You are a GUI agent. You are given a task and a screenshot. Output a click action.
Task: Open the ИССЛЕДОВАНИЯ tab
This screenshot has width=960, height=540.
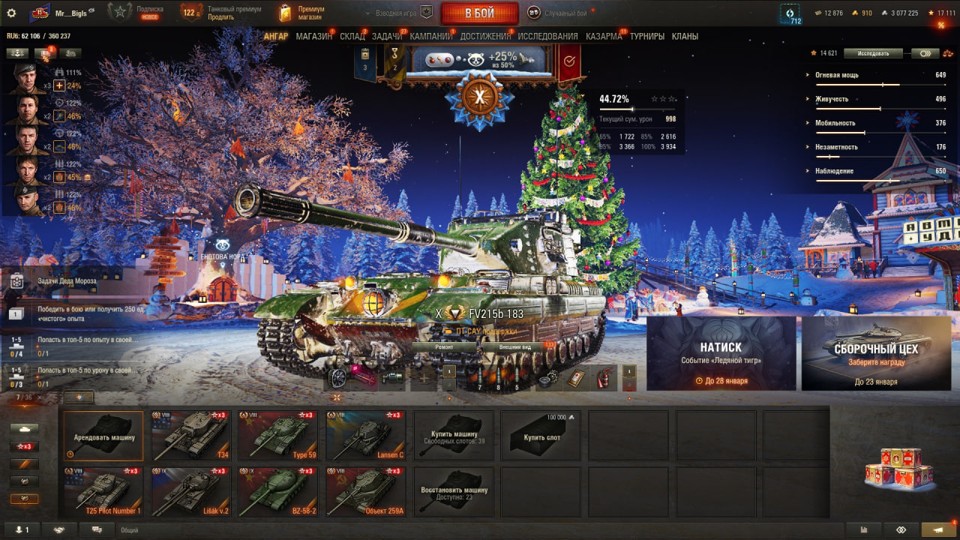[547, 37]
